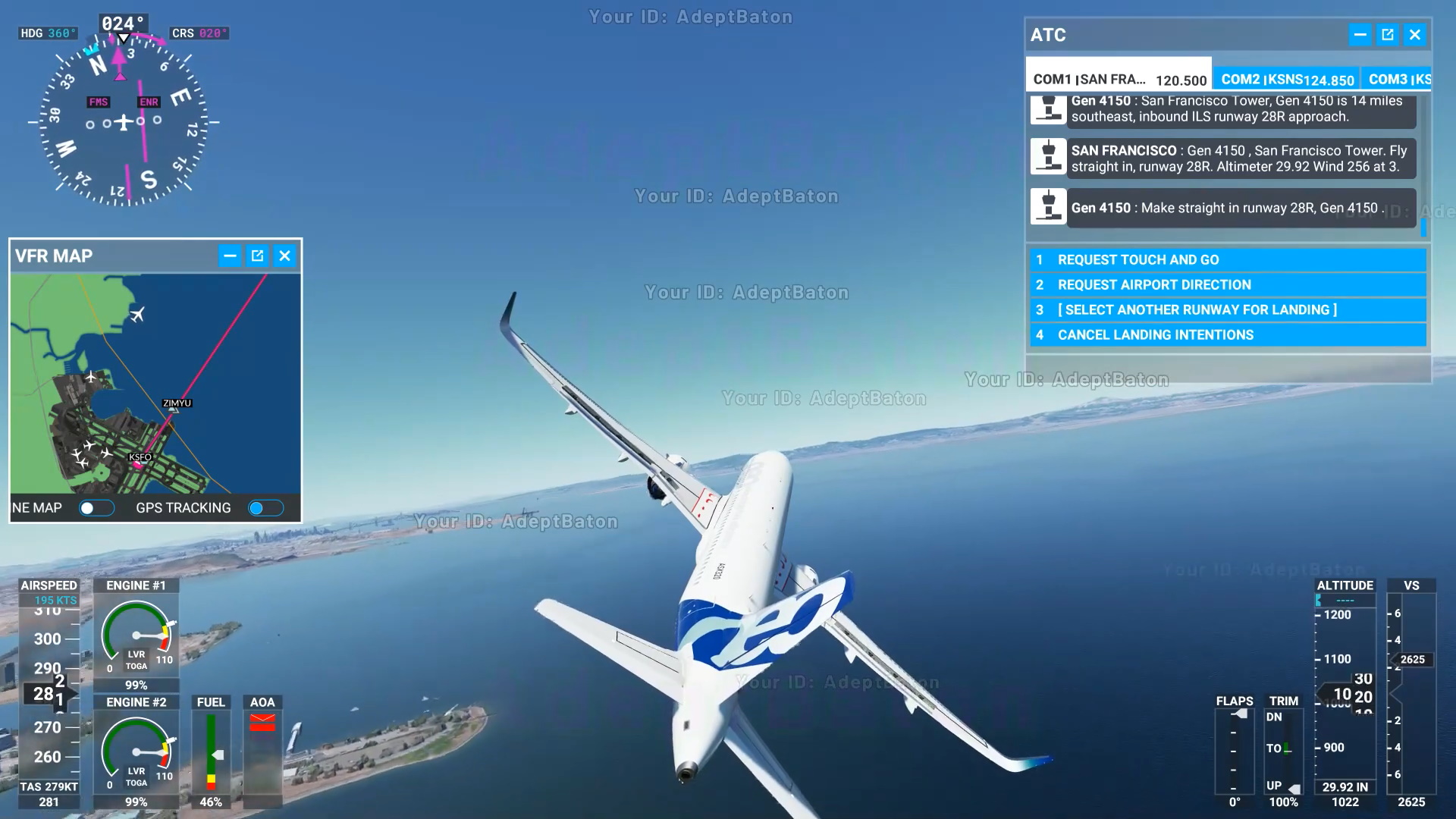The image size is (1456, 819).
Task: Click the magenta heading bug on the compass
Action: pyautogui.click(x=118, y=55)
